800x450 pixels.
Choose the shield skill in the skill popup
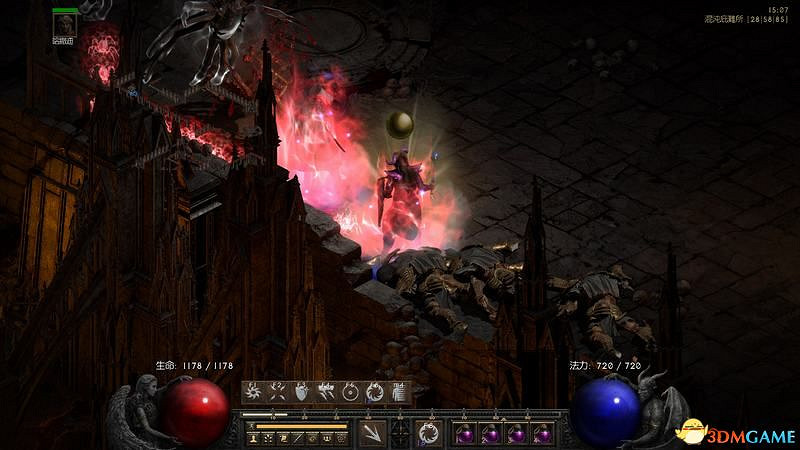pos(302,392)
